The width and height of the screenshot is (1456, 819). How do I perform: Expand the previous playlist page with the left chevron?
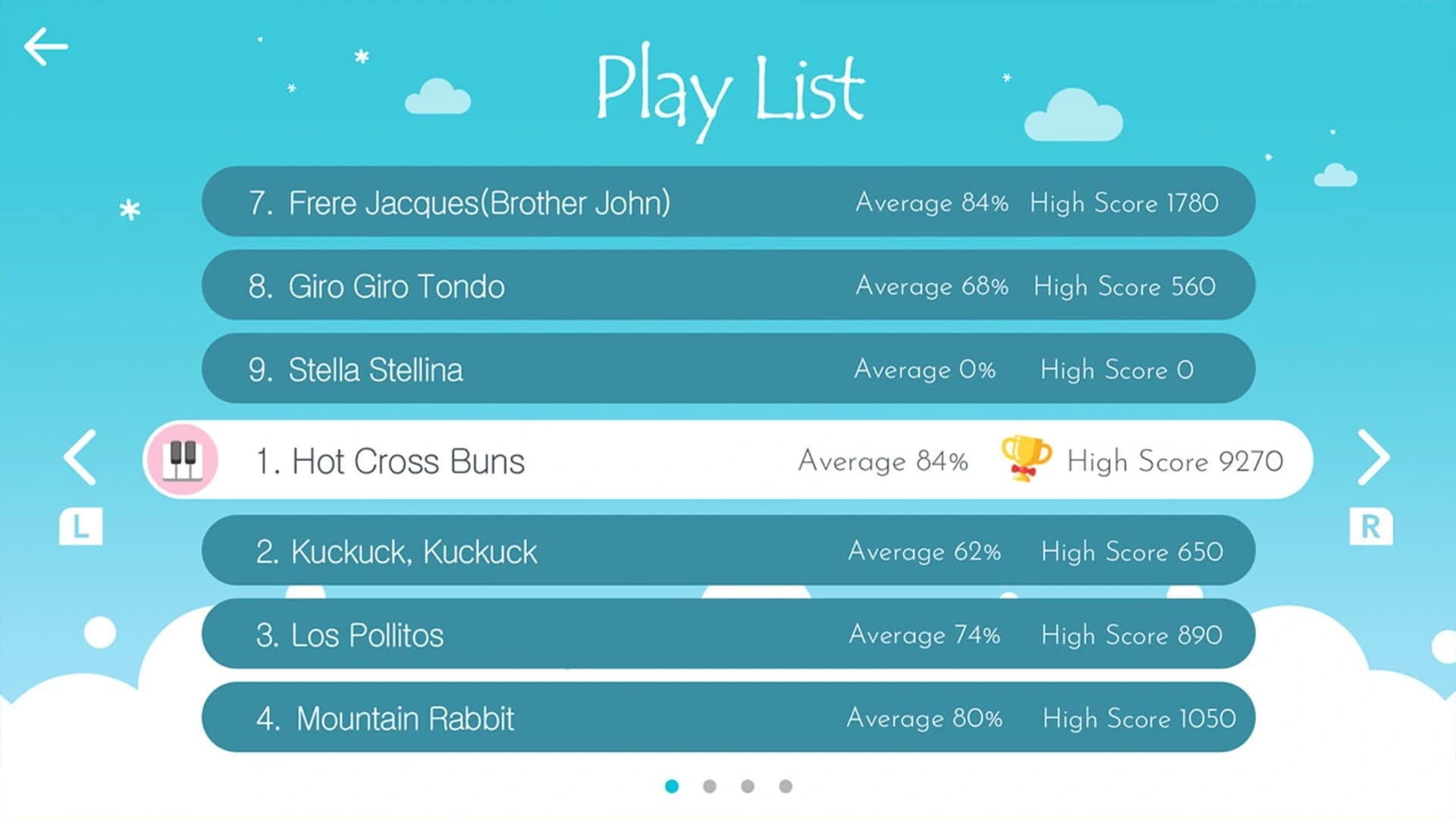[x=78, y=457]
